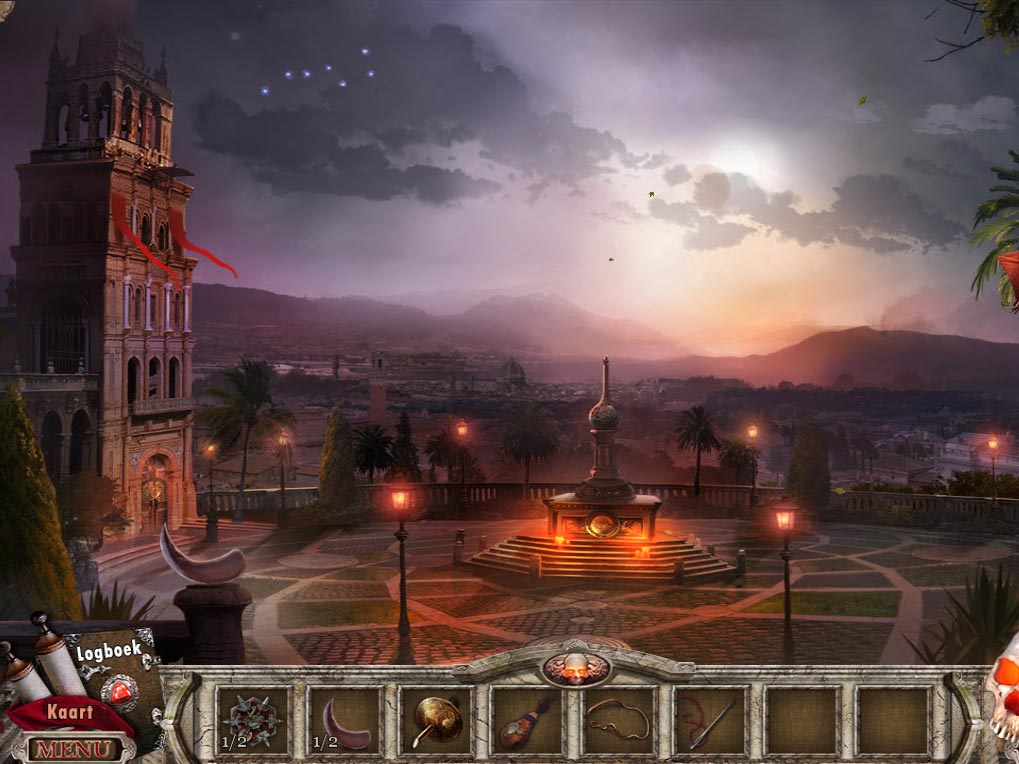Select the leather pouch inventory item

click(526, 722)
